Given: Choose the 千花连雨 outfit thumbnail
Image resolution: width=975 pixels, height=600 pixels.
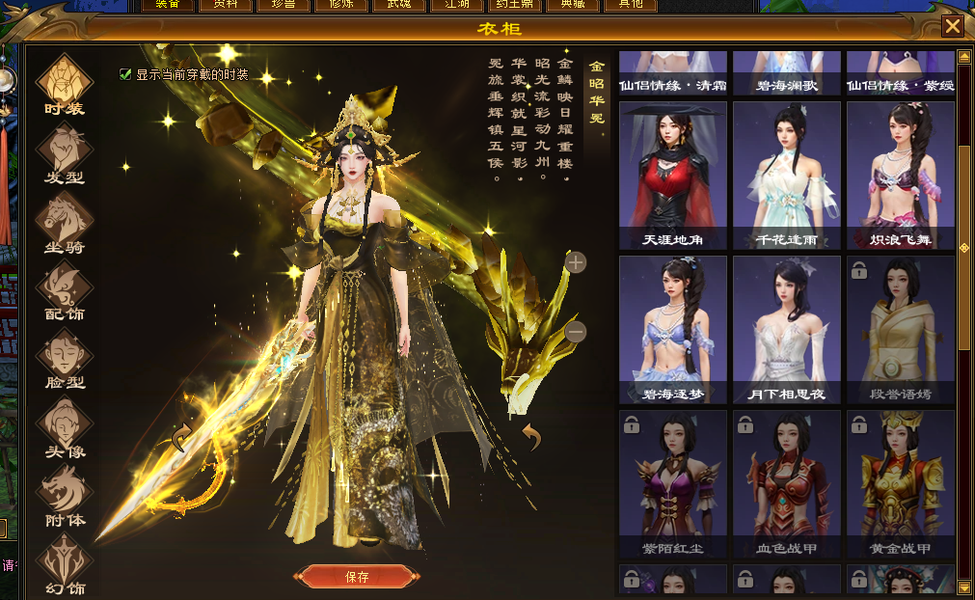Looking at the screenshot, I should click(x=787, y=175).
